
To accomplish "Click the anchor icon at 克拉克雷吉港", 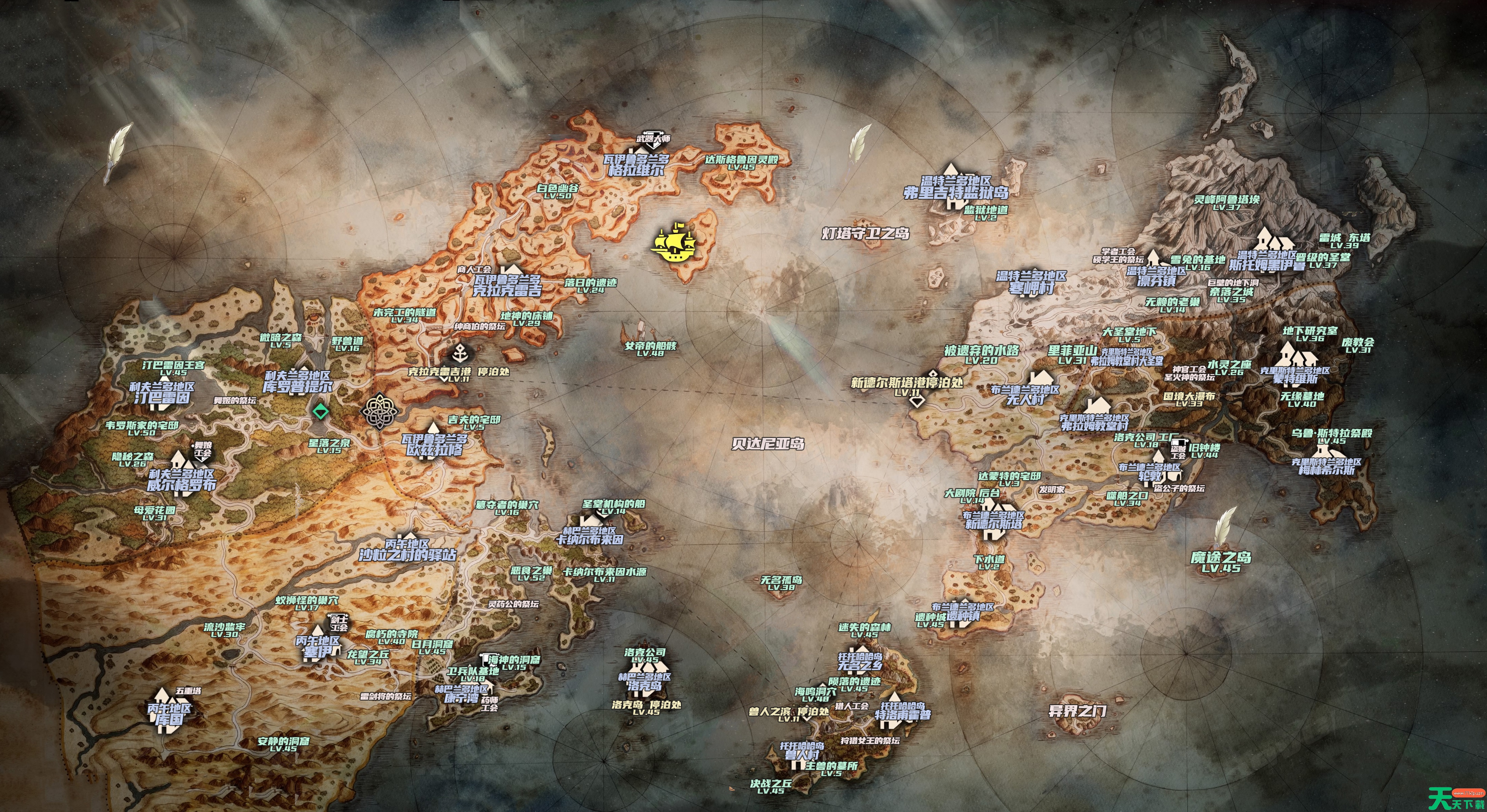I will tap(461, 351).
